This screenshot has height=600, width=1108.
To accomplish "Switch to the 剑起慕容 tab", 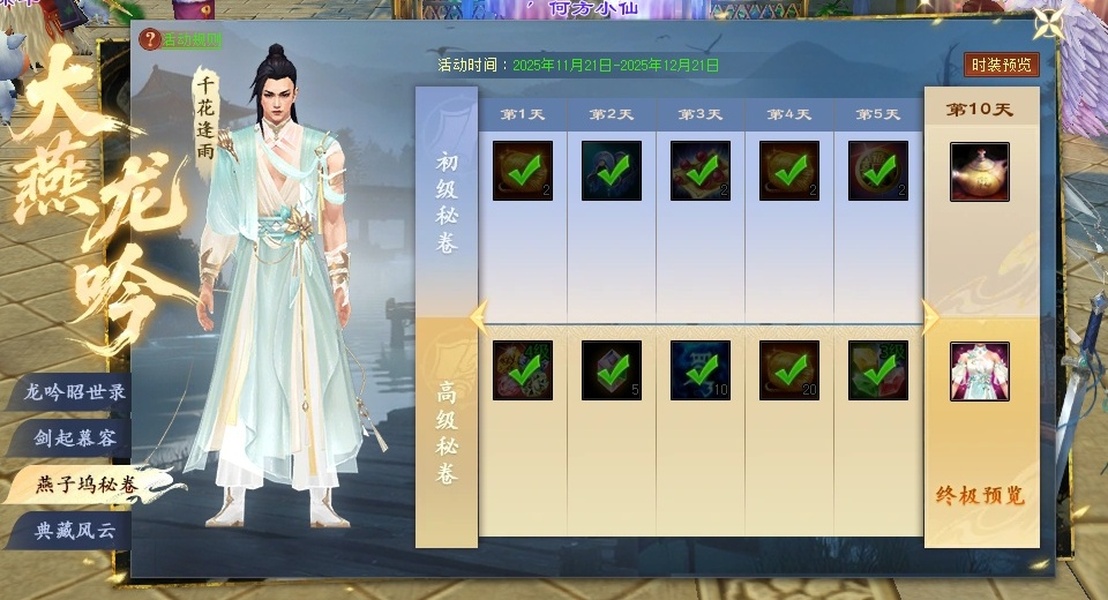I will (76, 438).
